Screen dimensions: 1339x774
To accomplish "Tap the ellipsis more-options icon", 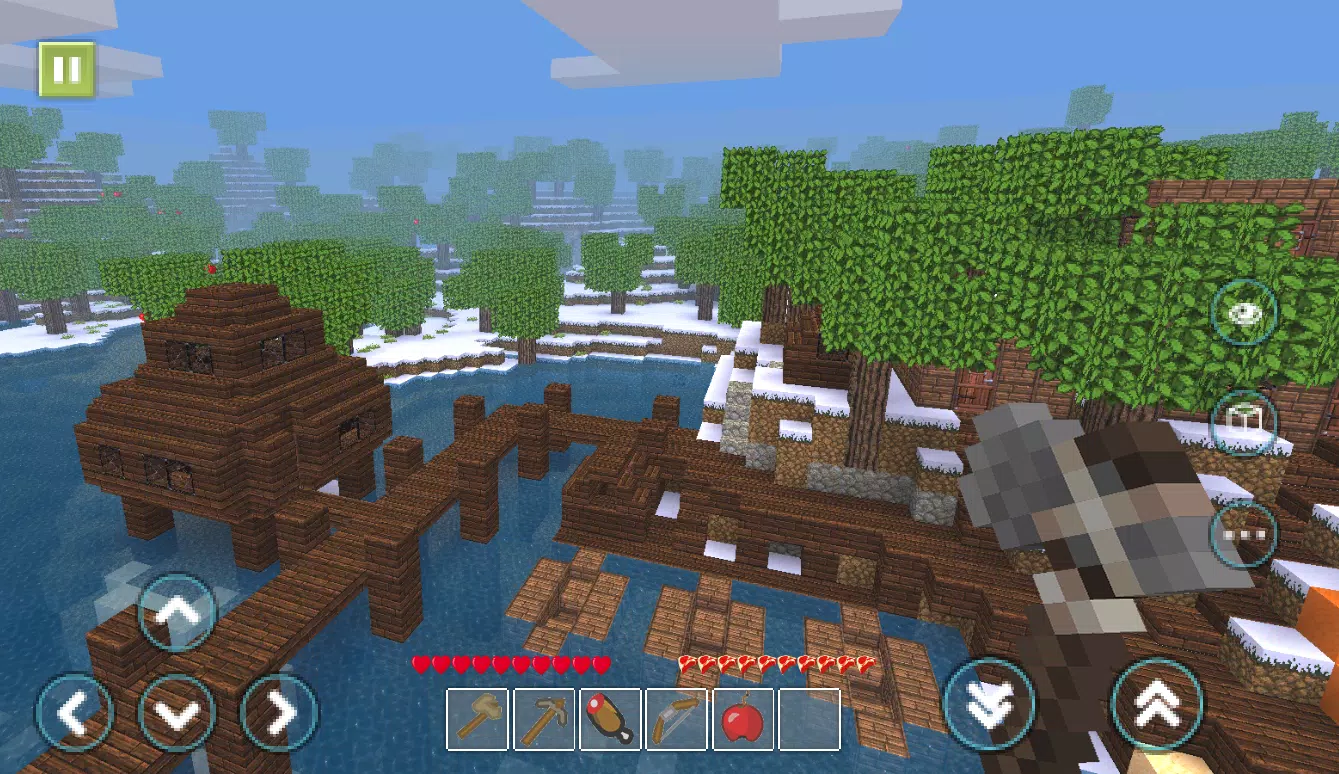I will [x=1243, y=533].
